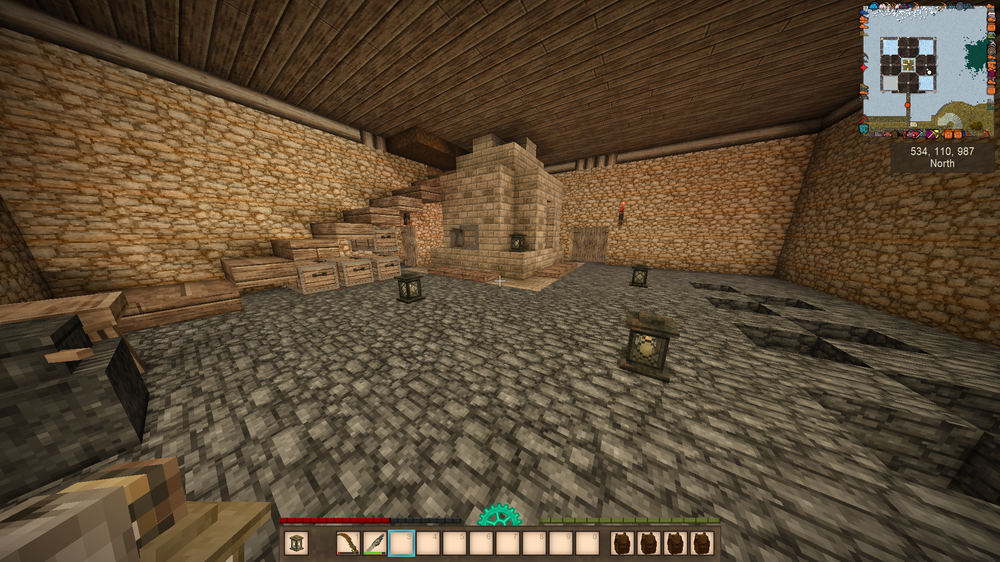
Task: Select the bow in hotbar slot 1
Action: [x=349, y=543]
